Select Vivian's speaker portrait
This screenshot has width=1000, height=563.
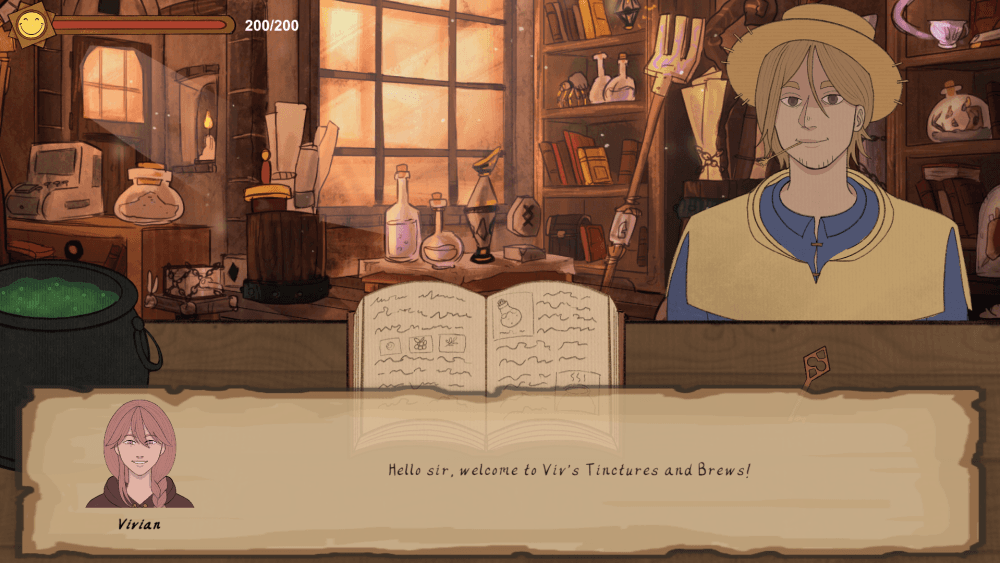click(x=140, y=455)
